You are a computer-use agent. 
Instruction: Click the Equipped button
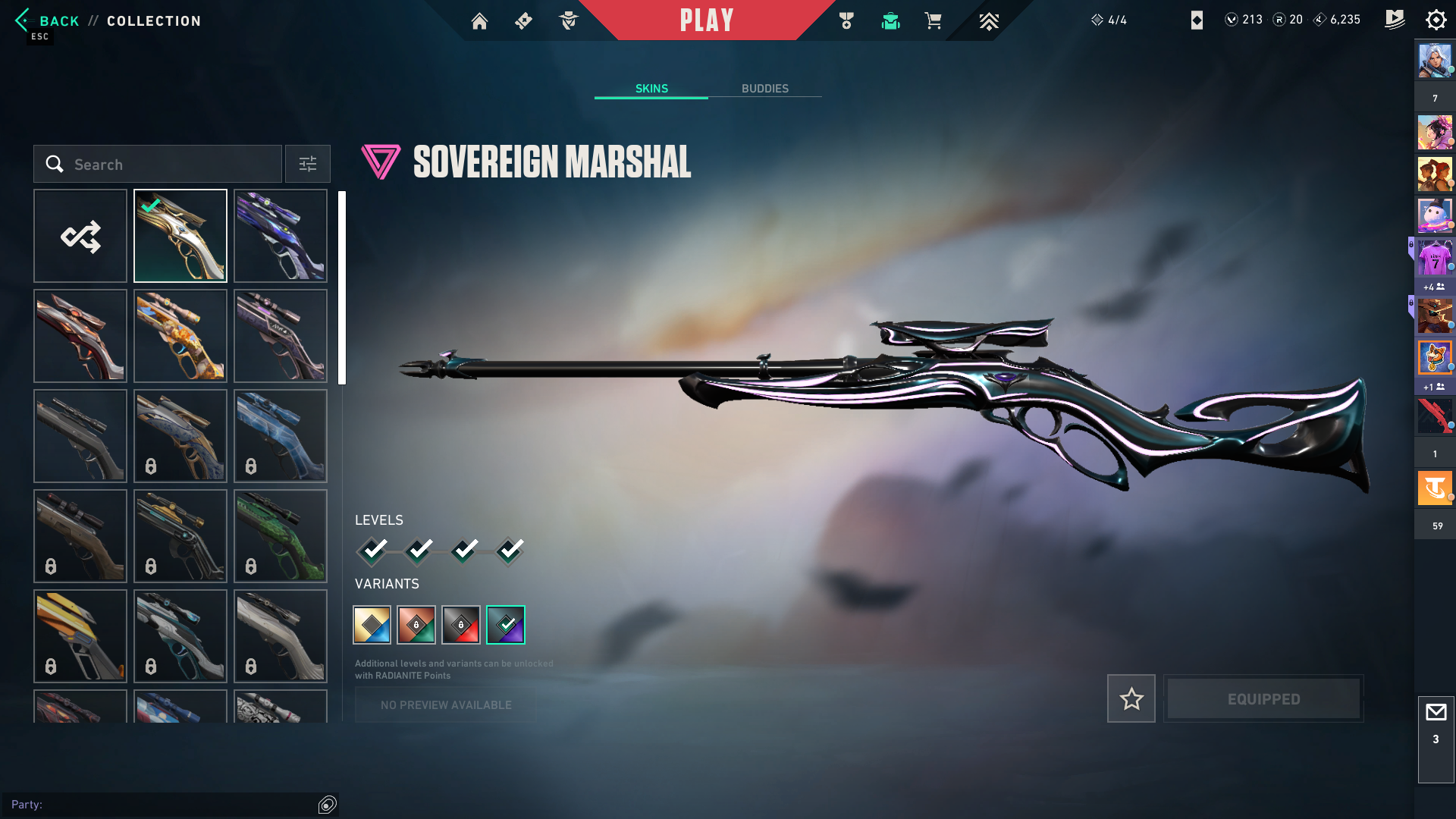coord(1263,698)
